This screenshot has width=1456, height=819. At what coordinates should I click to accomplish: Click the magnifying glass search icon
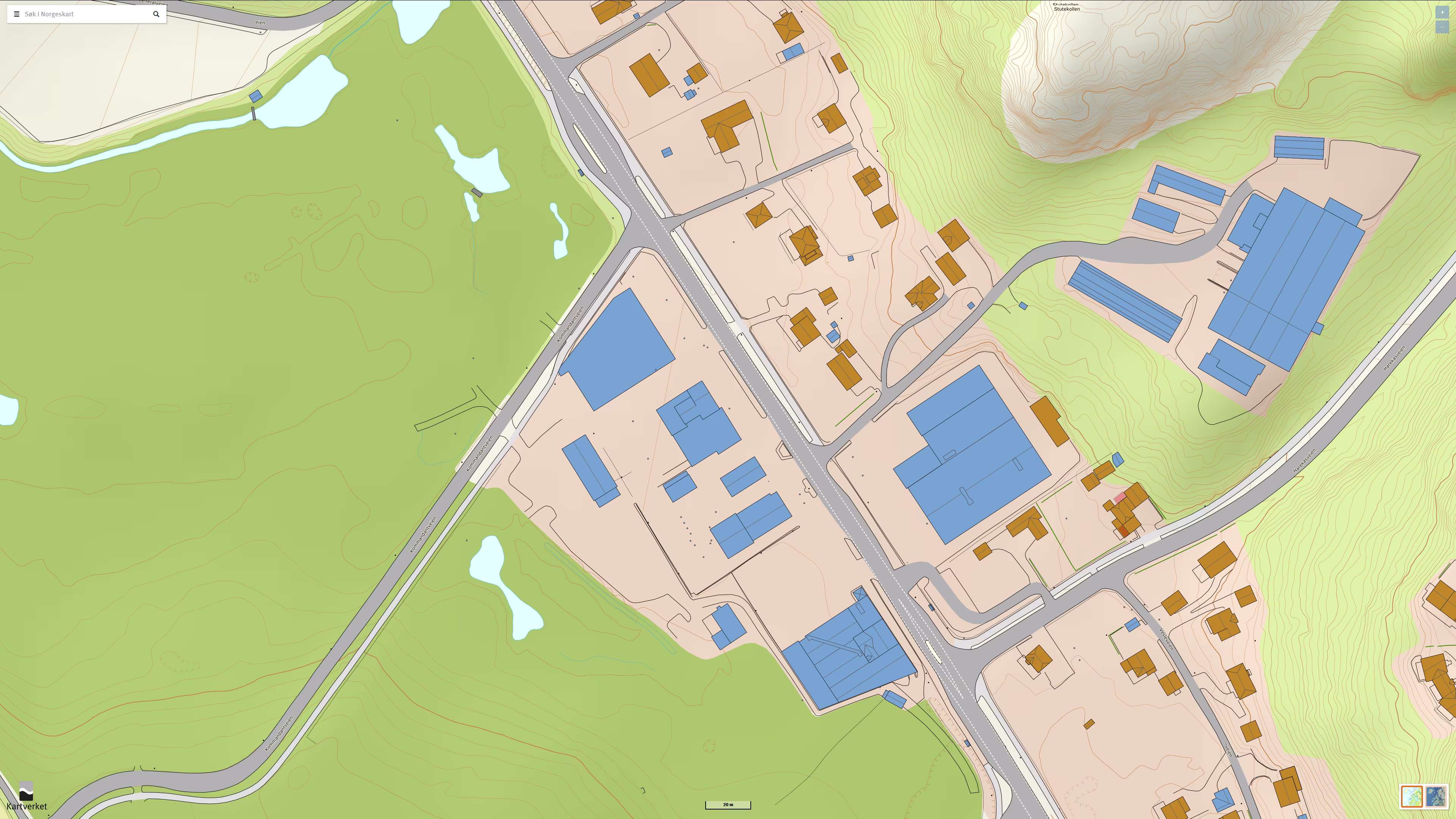tap(156, 14)
